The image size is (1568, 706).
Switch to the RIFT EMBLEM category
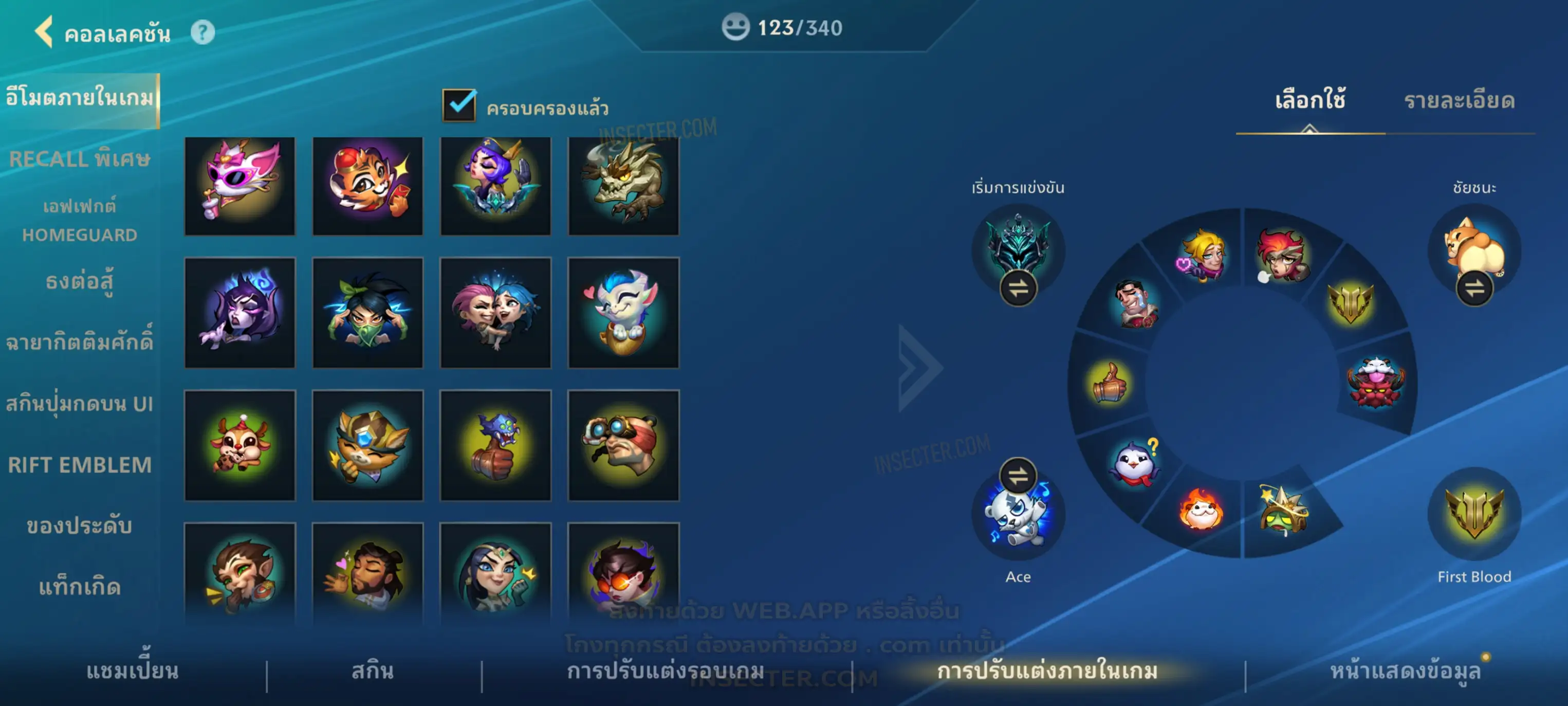coord(80,465)
